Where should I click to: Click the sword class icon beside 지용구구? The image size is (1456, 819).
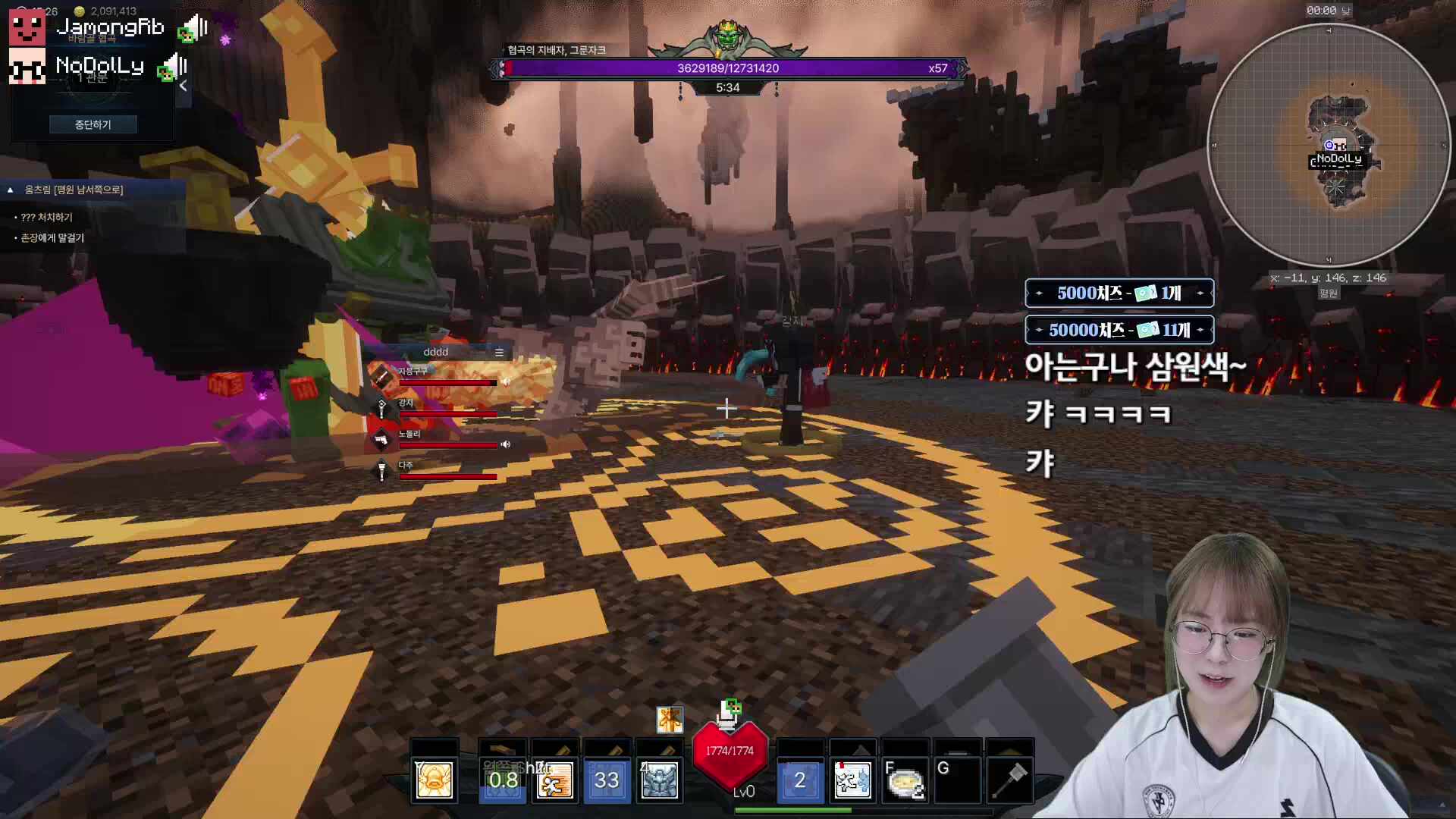380,375
